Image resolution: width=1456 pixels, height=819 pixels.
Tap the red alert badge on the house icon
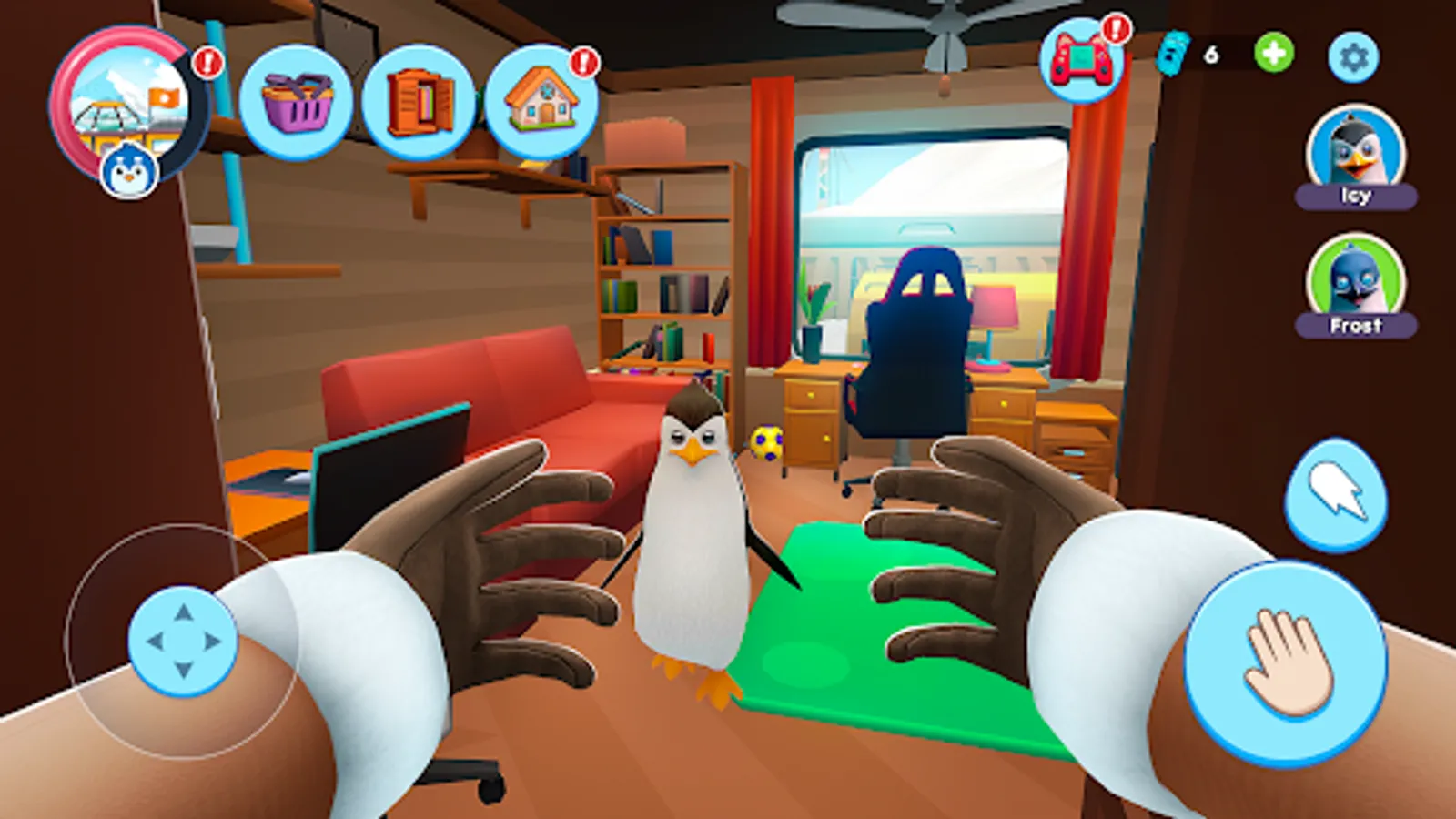[x=582, y=64]
